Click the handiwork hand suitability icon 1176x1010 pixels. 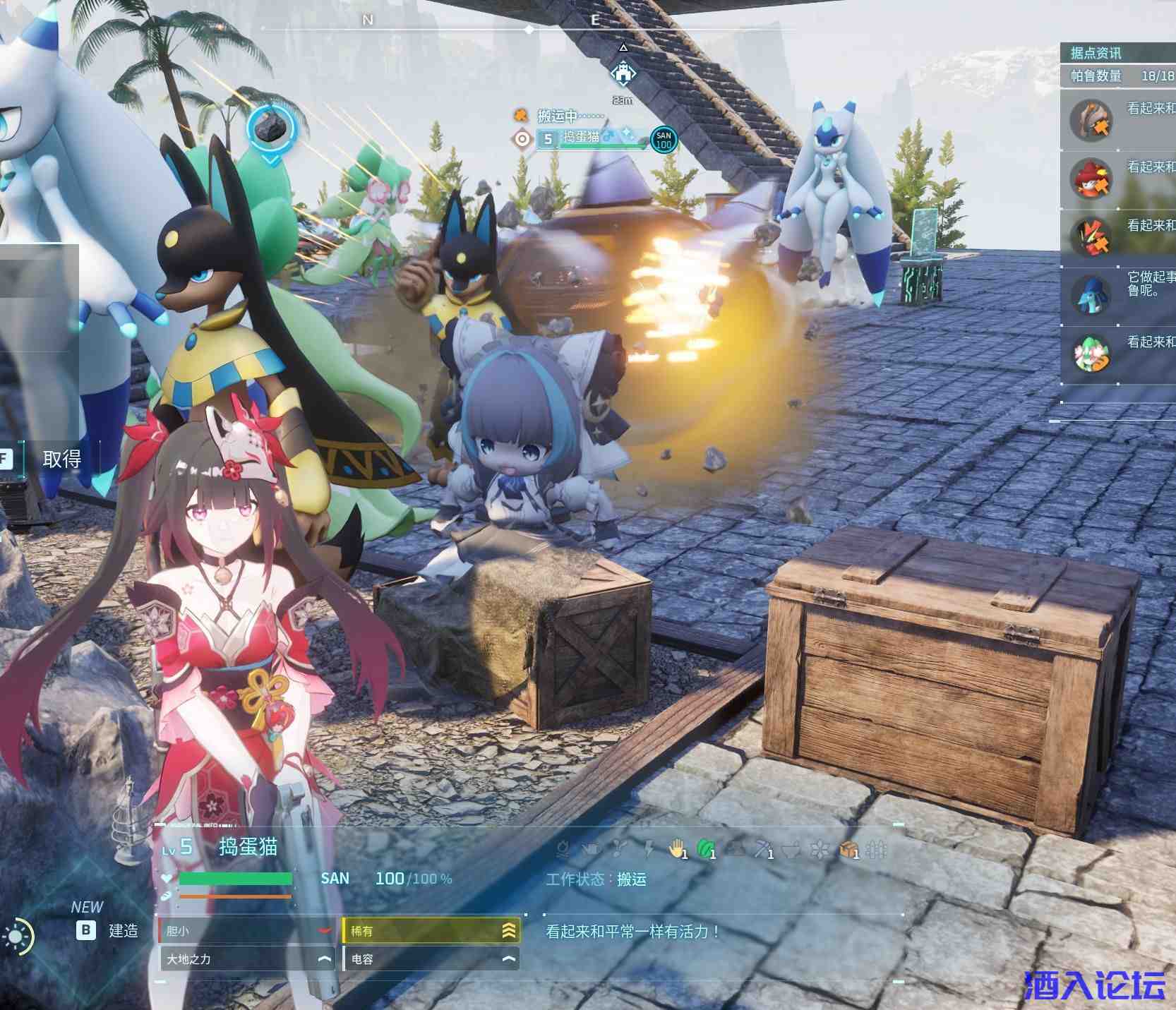point(678,849)
